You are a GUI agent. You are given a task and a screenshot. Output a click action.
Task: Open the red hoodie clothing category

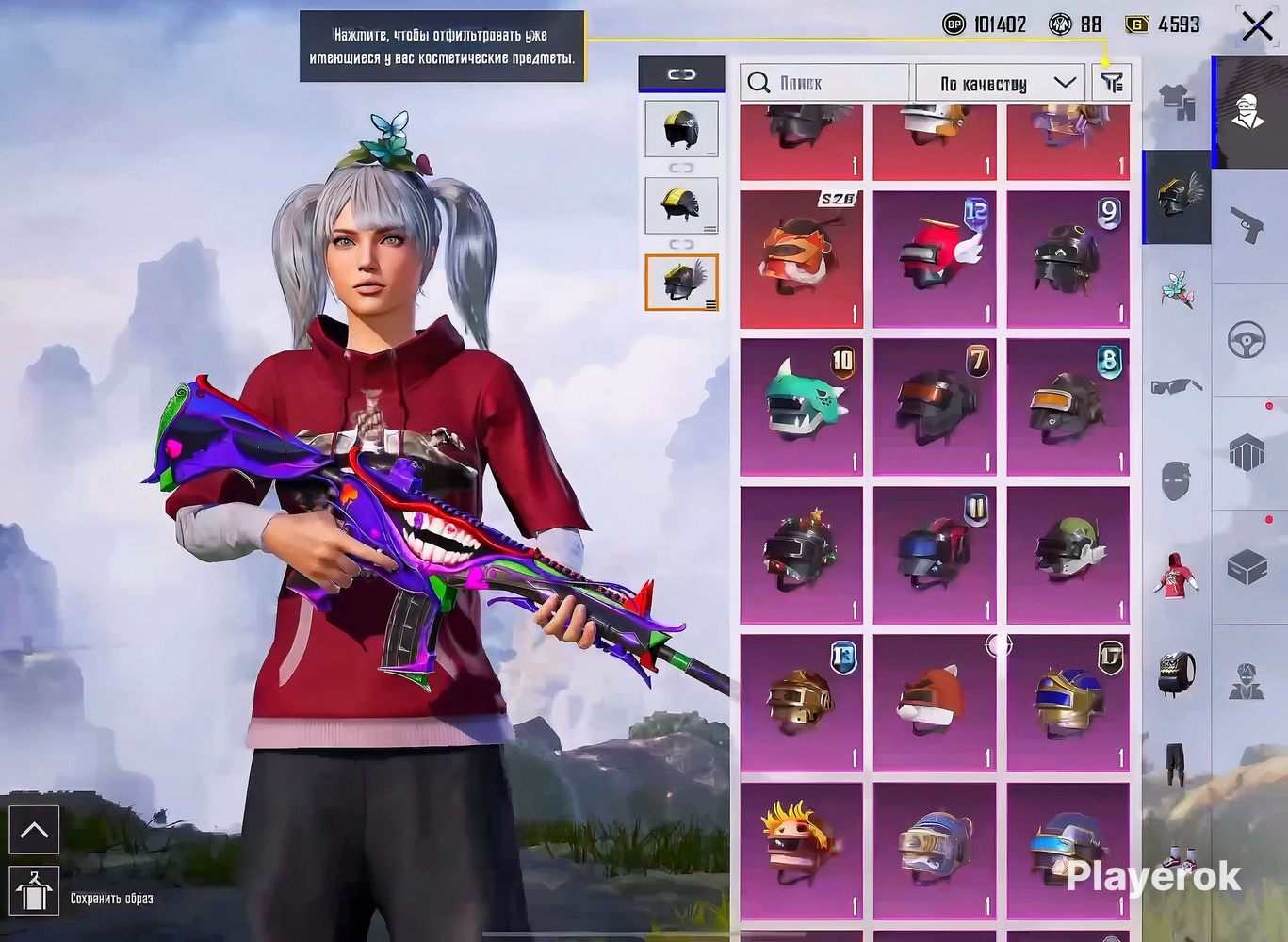(x=1176, y=575)
